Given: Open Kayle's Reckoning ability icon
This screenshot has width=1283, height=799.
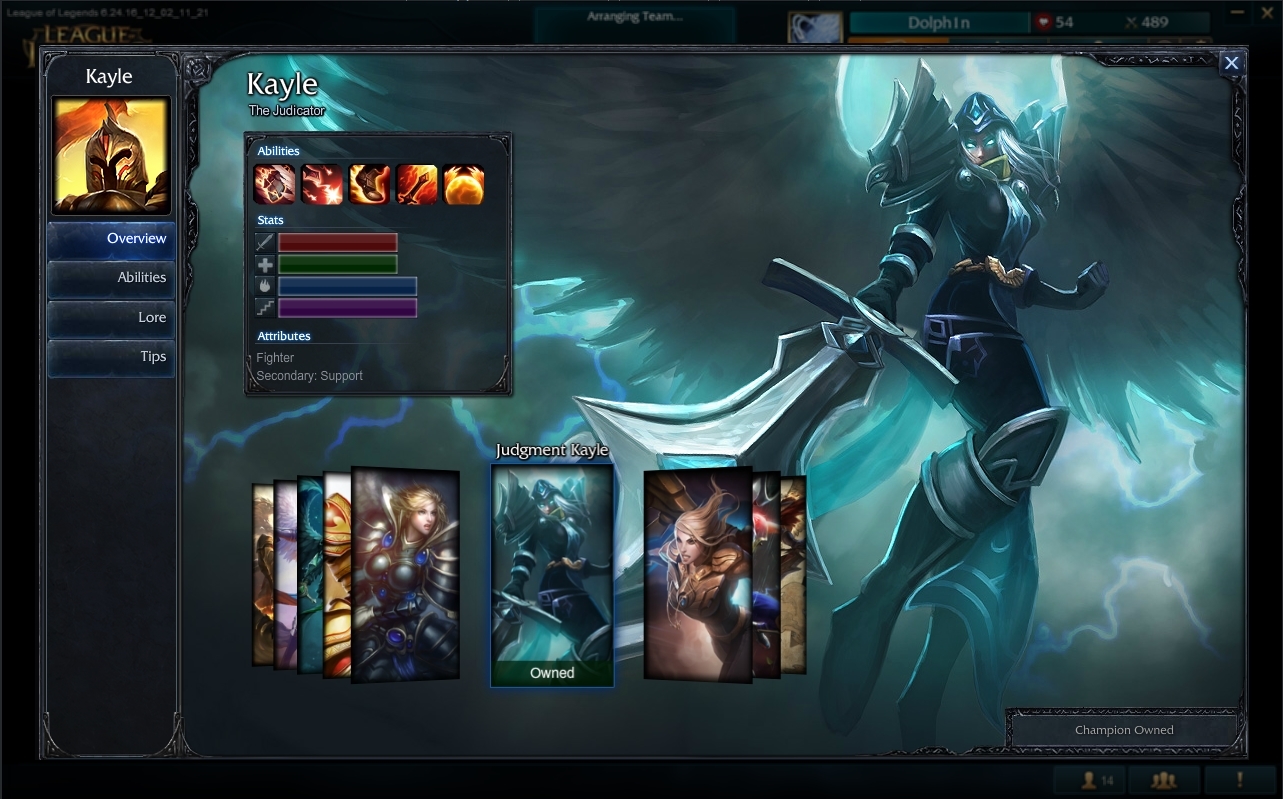Looking at the screenshot, I should point(320,185).
